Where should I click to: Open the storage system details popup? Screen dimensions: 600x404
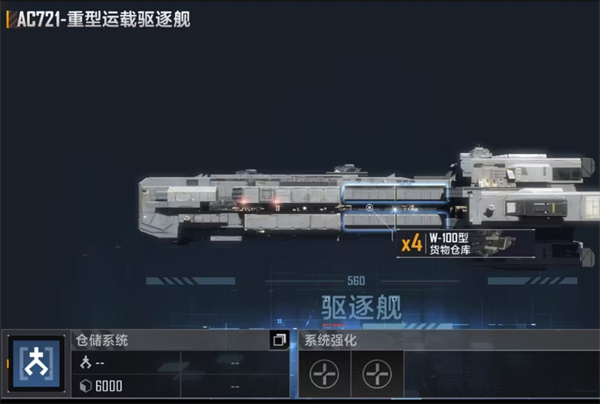tap(279, 340)
